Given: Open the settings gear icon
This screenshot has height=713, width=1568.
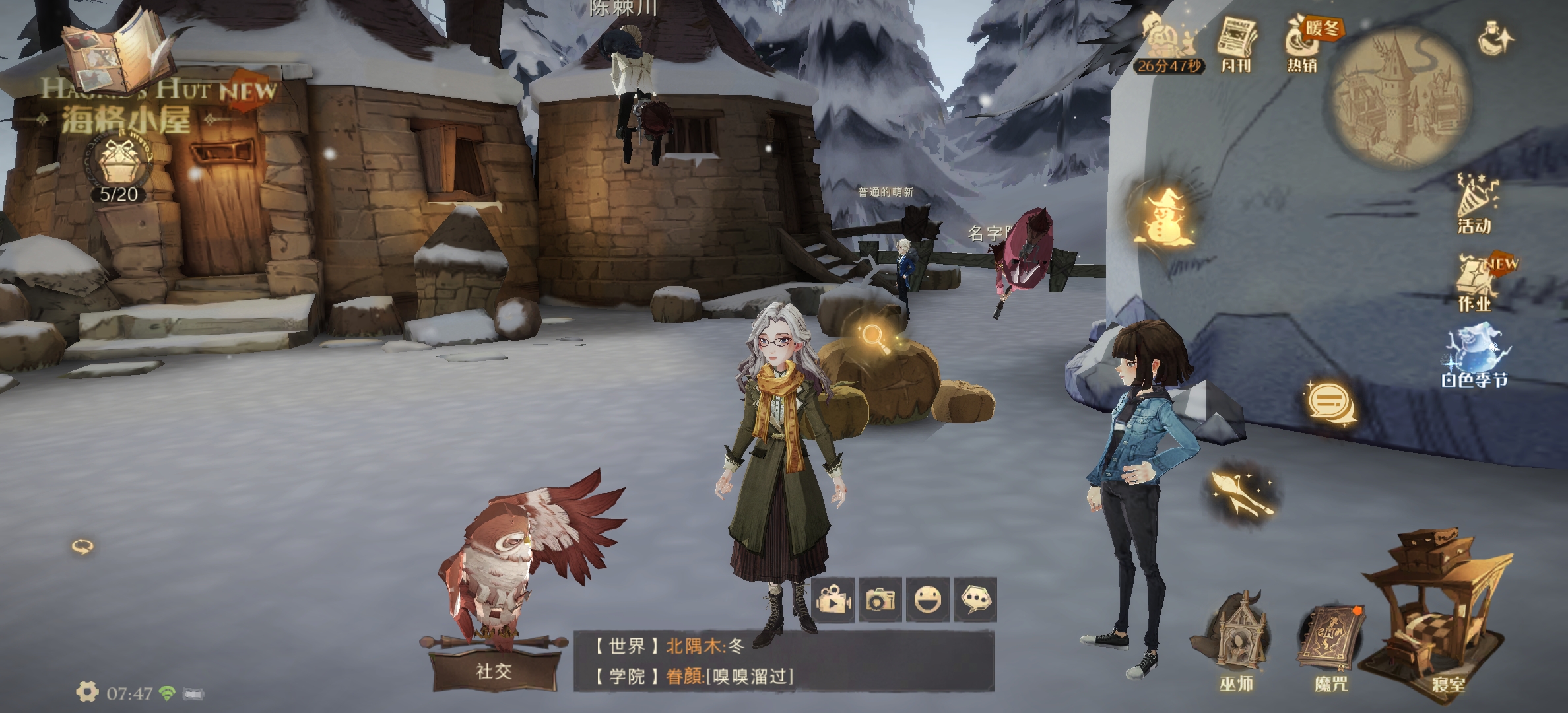Looking at the screenshot, I should pyautogui.click(x=86, y=692).
